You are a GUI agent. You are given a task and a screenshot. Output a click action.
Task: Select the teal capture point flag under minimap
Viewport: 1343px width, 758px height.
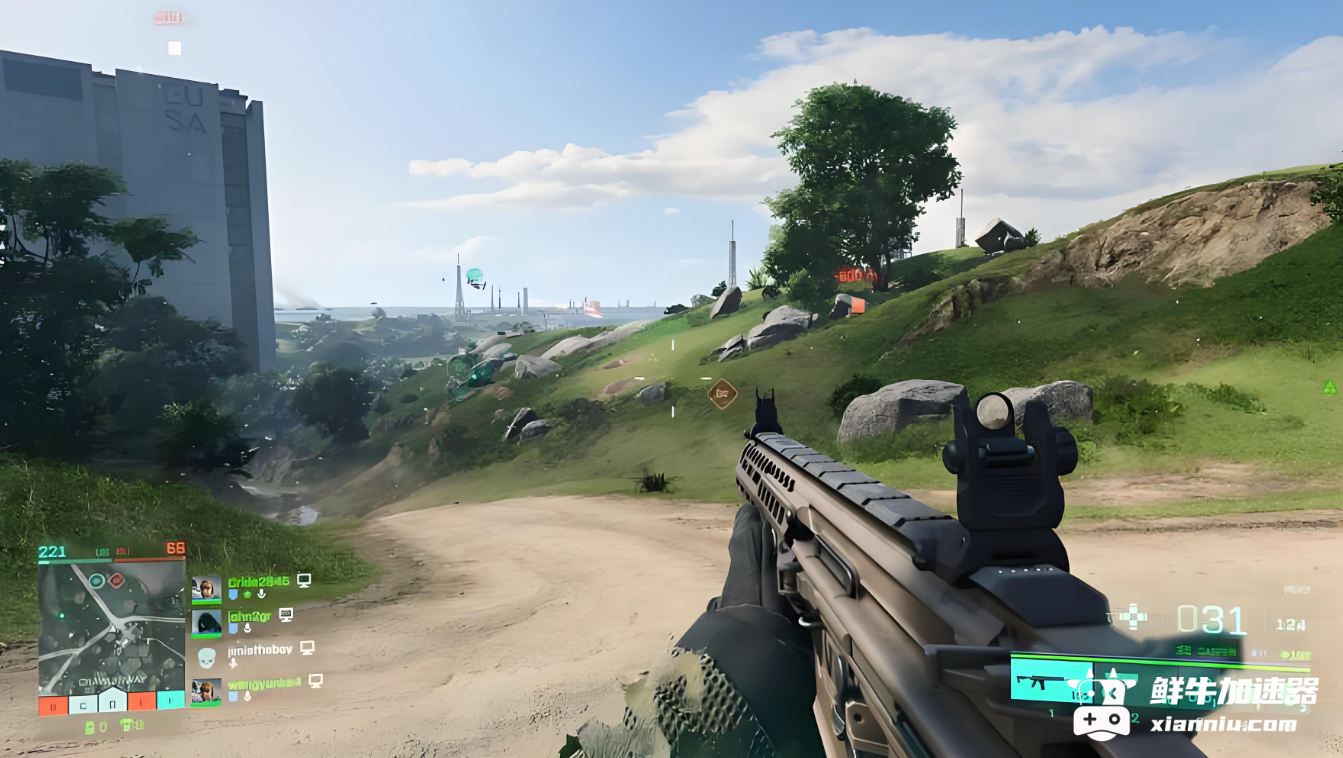[x=171, y=699]
